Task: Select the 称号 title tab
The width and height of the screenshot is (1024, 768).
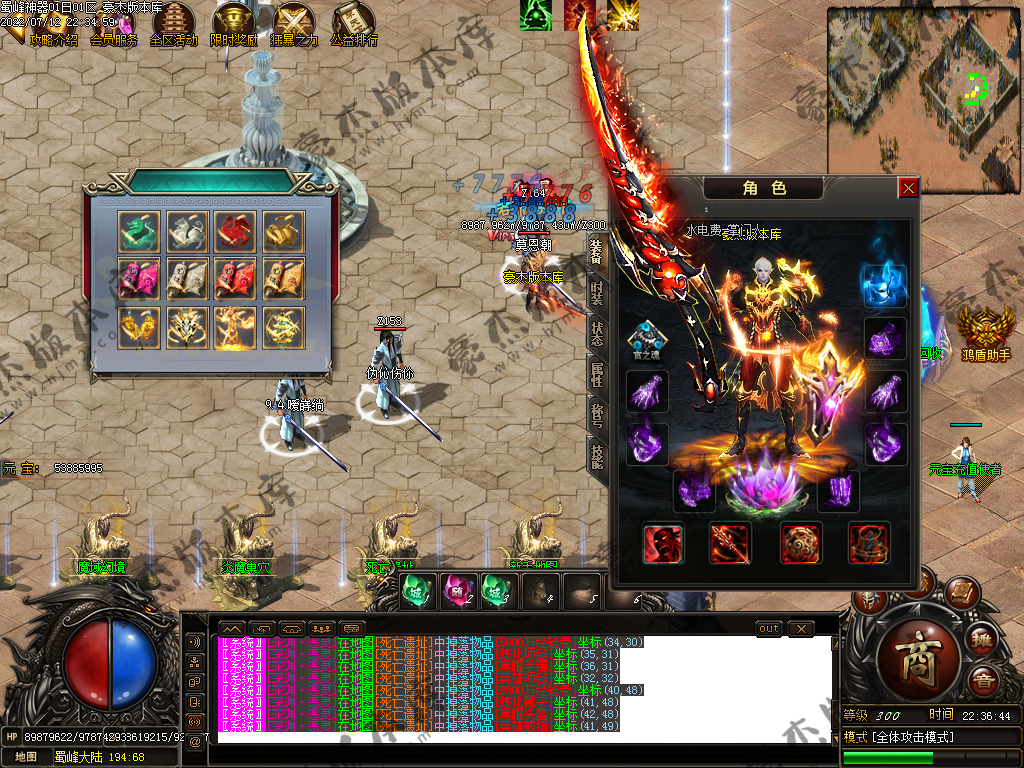Action: 597,416
